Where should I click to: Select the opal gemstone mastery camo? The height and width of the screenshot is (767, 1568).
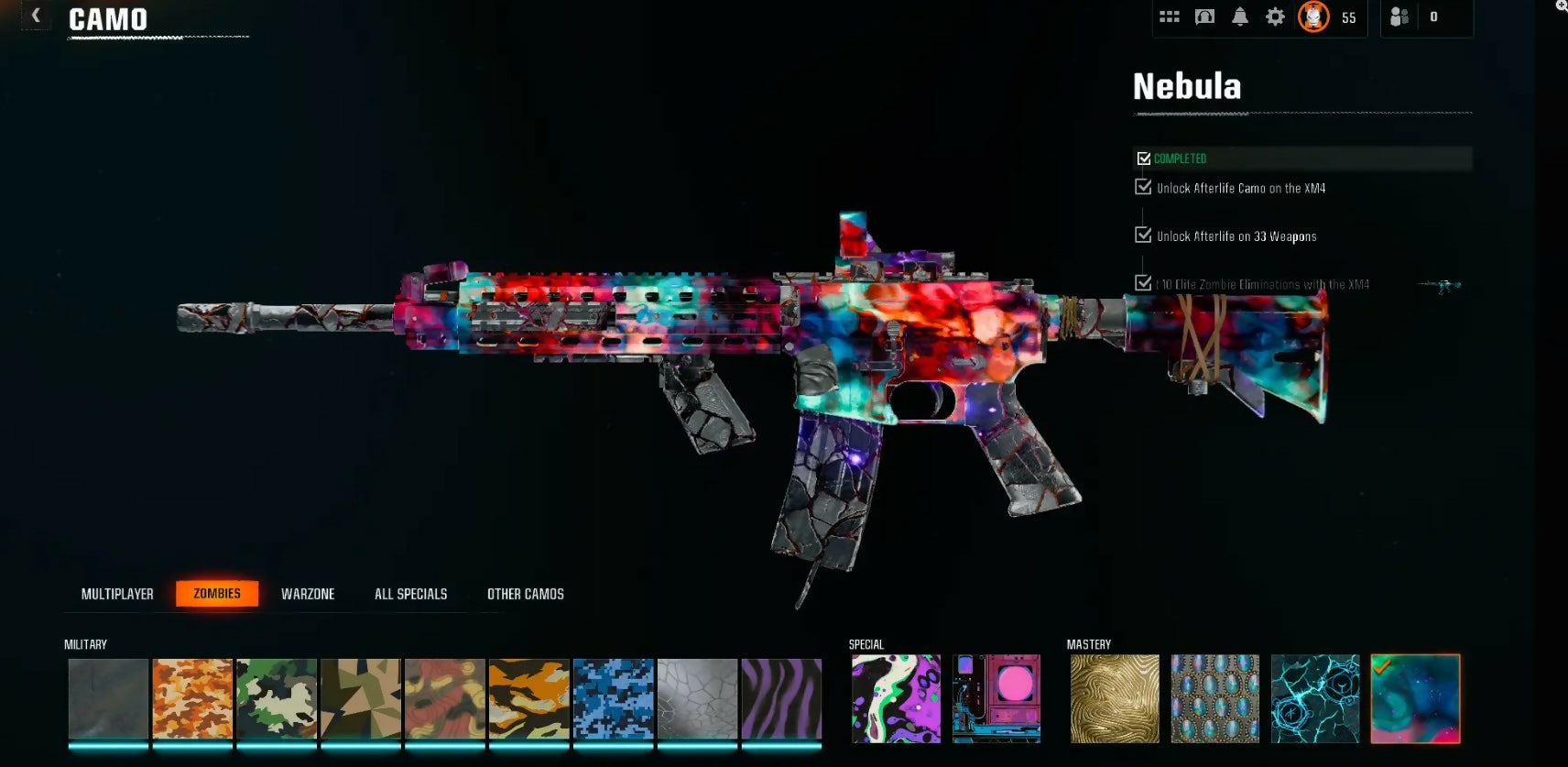[x=1215, y=698]
